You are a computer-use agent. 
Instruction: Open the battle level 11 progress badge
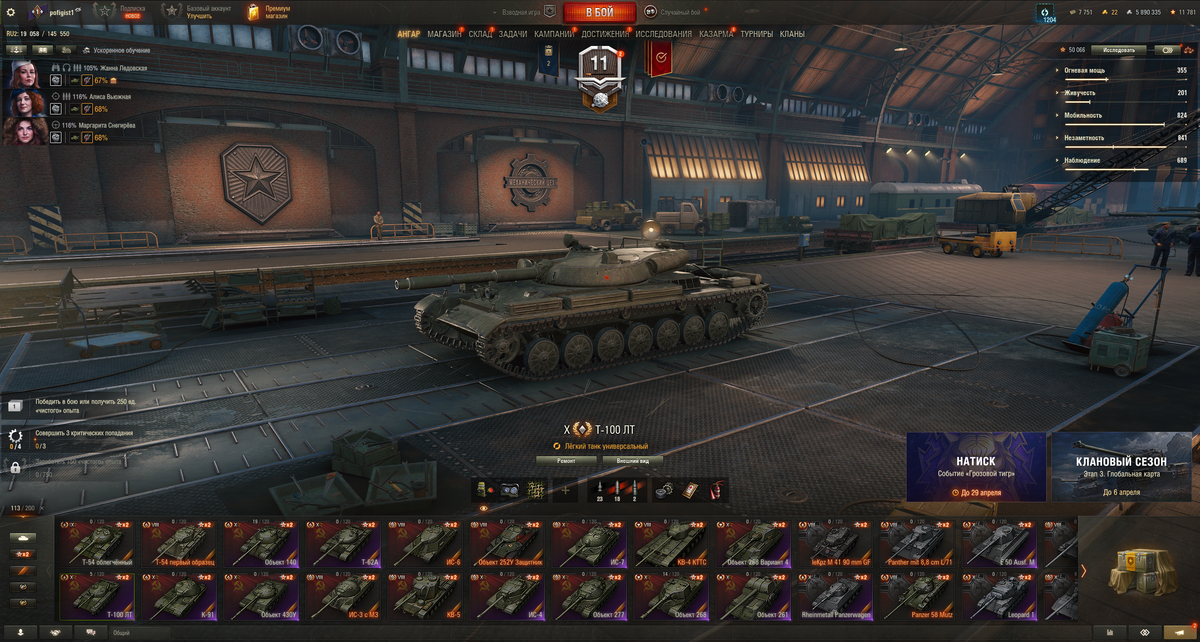599,72
